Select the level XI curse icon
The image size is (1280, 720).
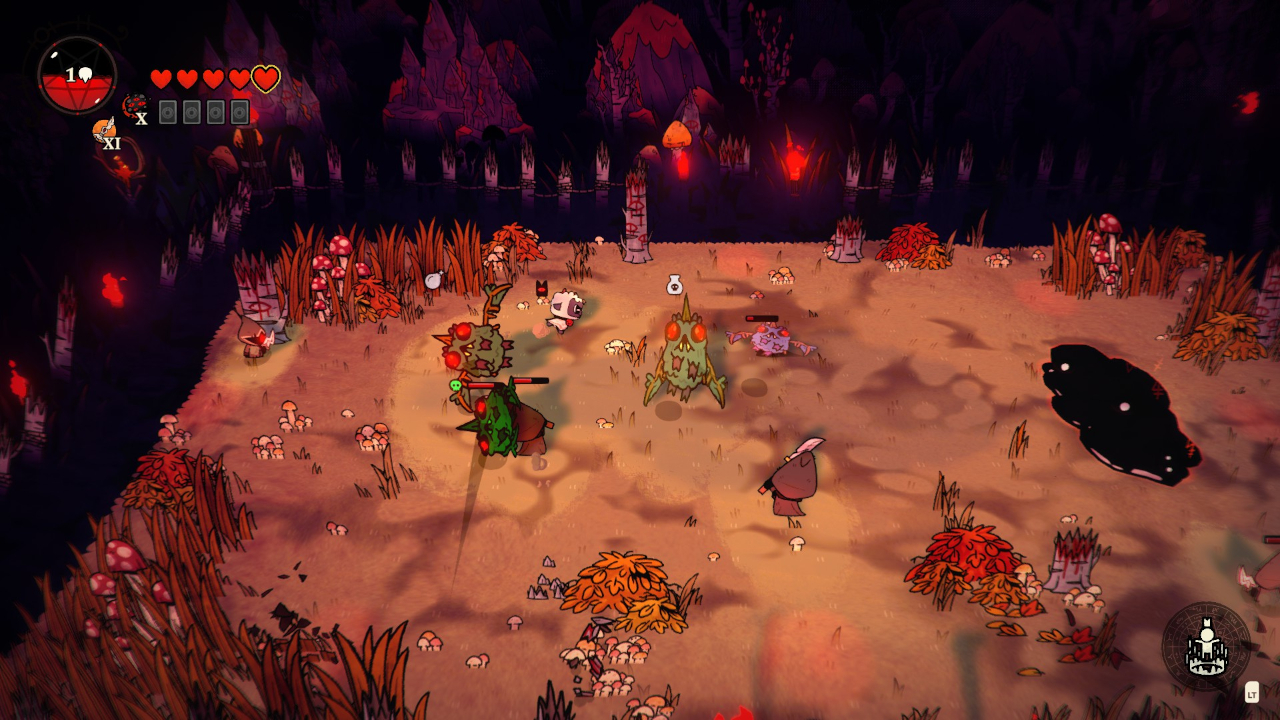[104, 130]
